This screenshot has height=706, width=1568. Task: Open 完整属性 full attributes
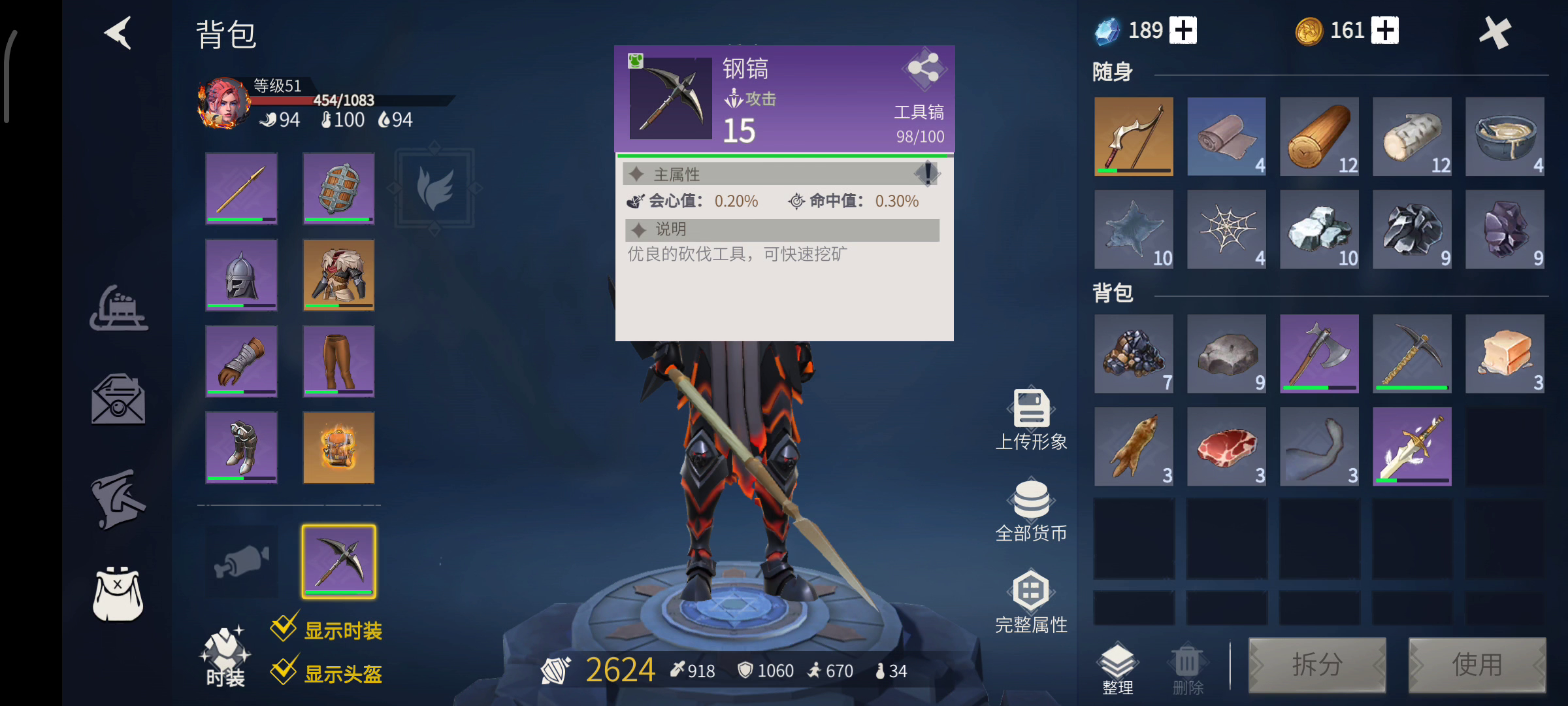[x=1031, y=603]
